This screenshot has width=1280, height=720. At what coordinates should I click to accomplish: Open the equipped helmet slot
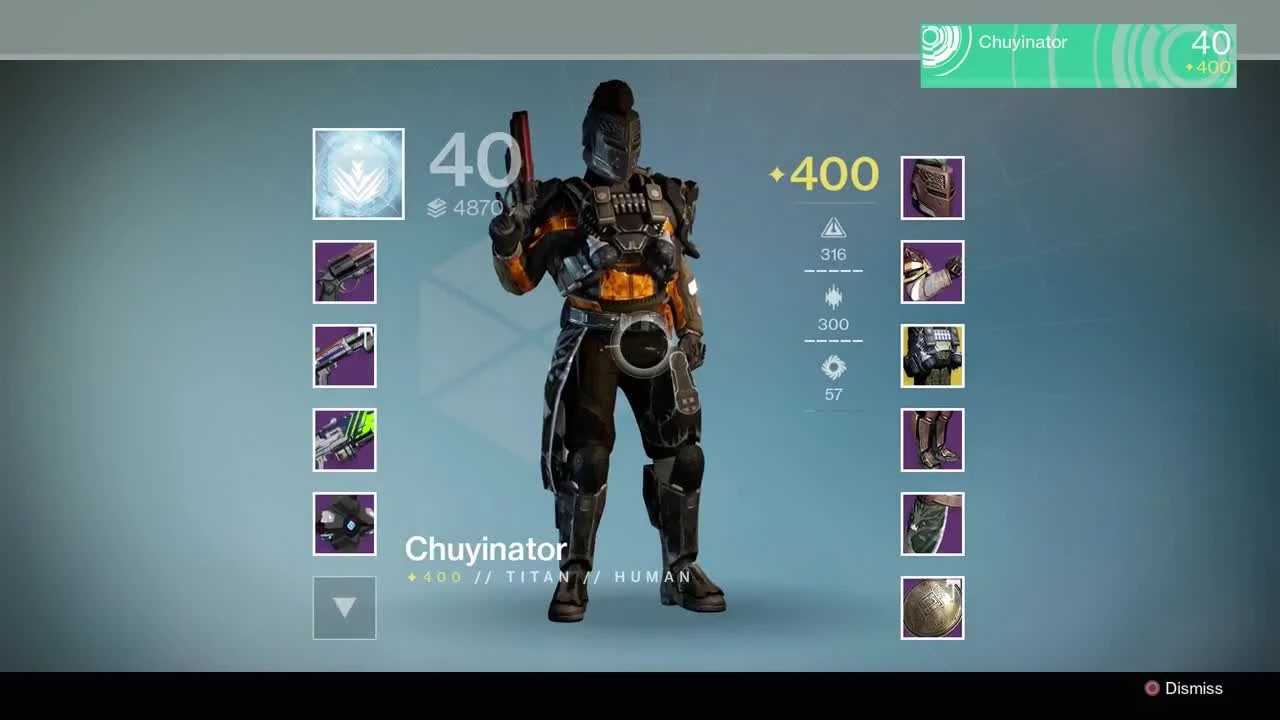tap(932, 187)
